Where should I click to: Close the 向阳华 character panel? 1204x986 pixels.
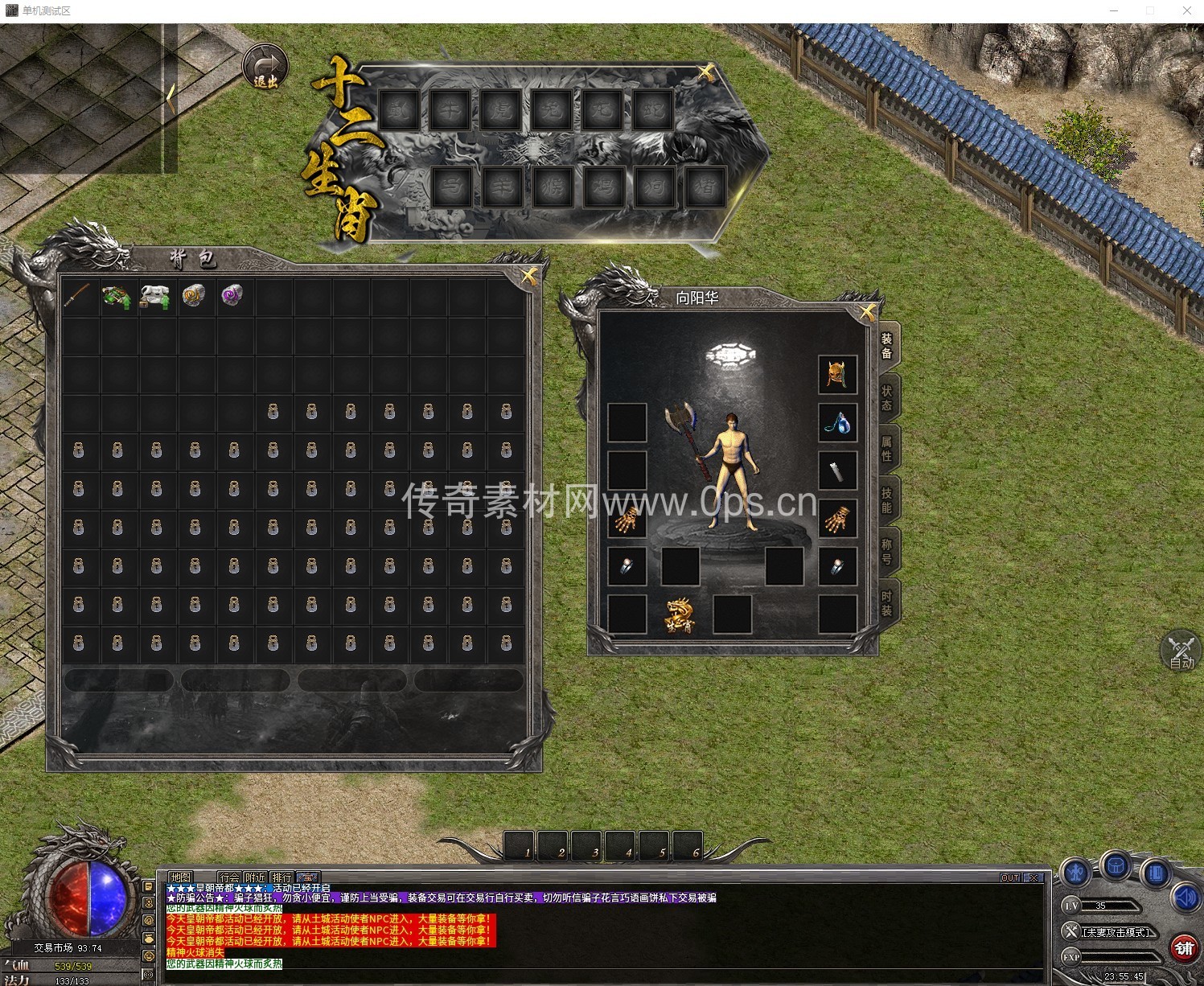[867, 313]
